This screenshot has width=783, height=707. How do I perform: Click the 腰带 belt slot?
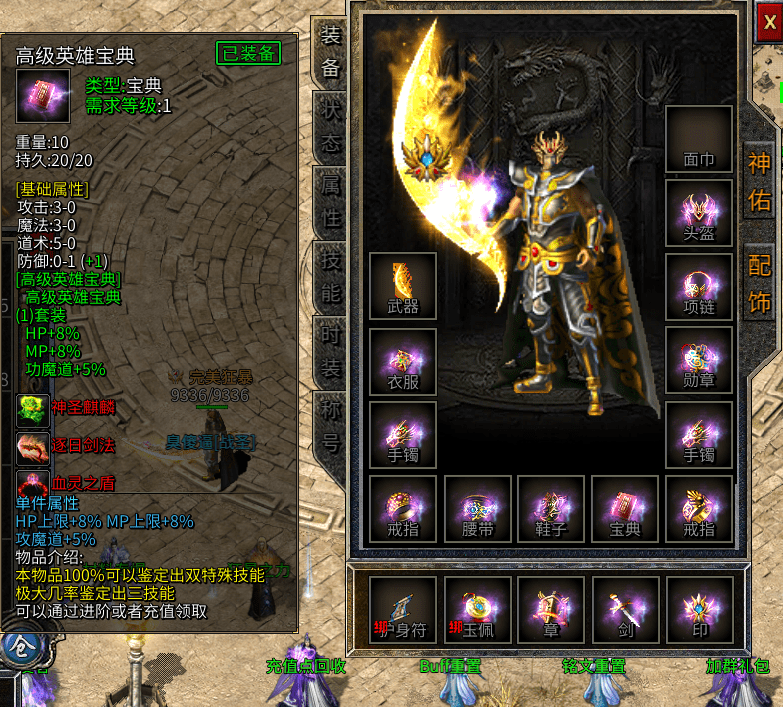478,509
